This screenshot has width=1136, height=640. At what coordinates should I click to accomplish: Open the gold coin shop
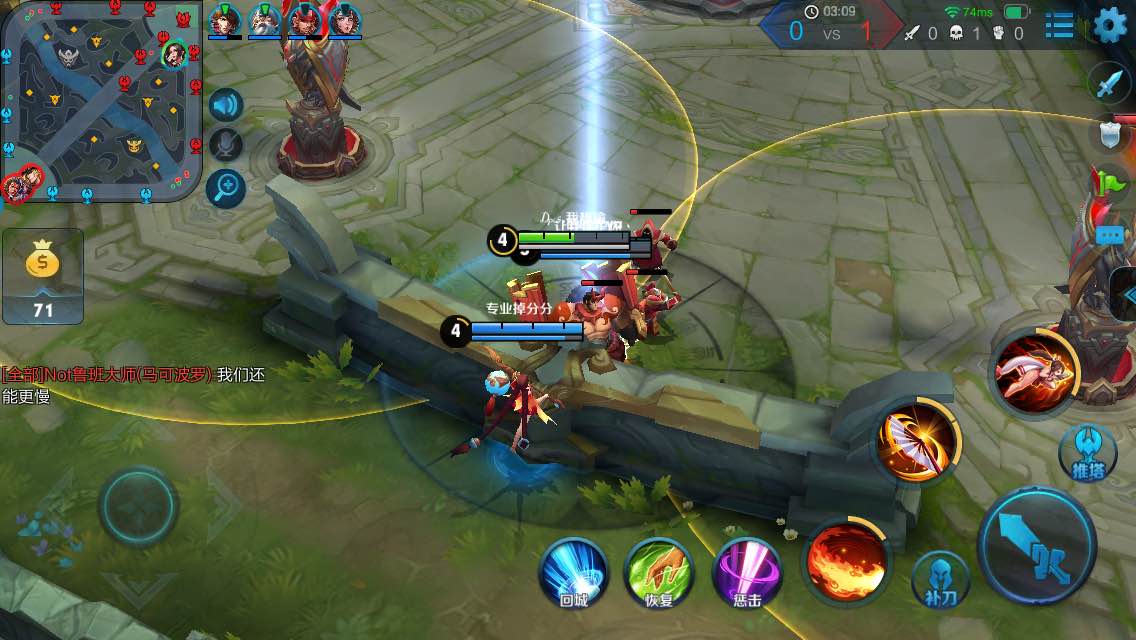click(43, 275)
